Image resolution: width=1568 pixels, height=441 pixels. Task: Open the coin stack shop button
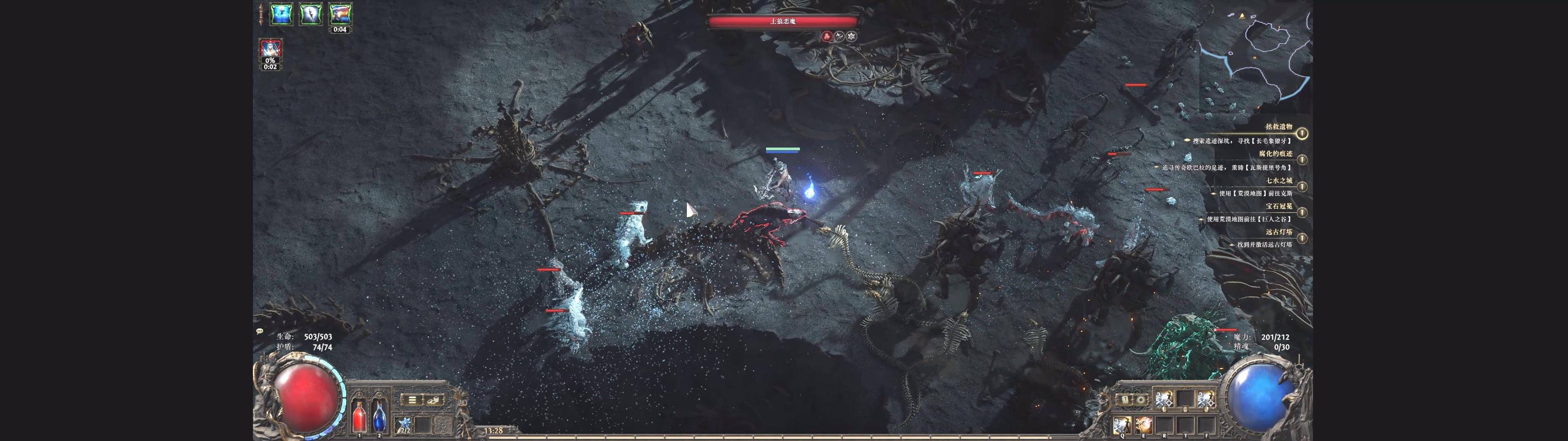click(x=433, y=400)
